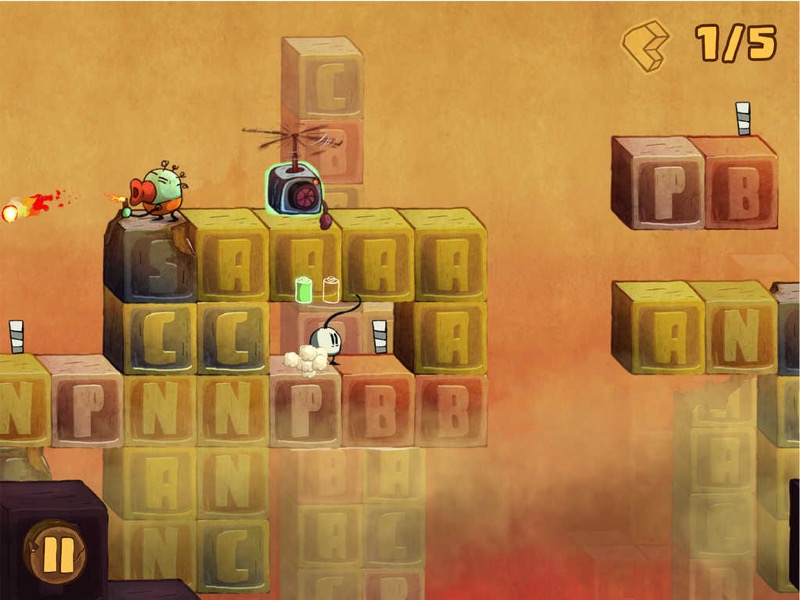Pause the game with the round button
Viewport: 800px width, 600px height.
point(57,551)
